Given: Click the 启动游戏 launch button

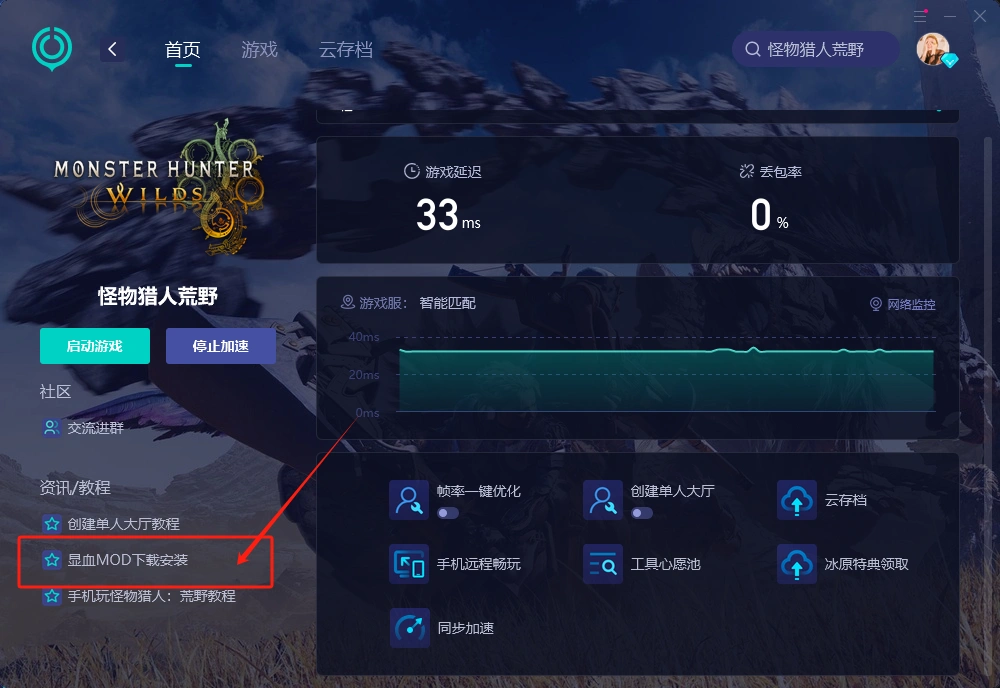Looking at the screenshot, I should tap(94, 346).
